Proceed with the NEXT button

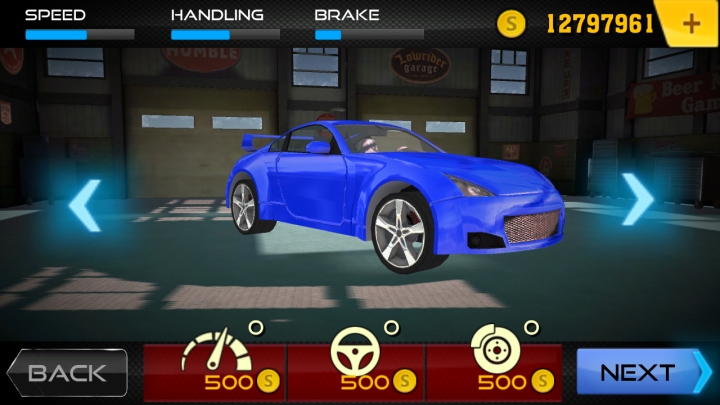tap(642, 373)
